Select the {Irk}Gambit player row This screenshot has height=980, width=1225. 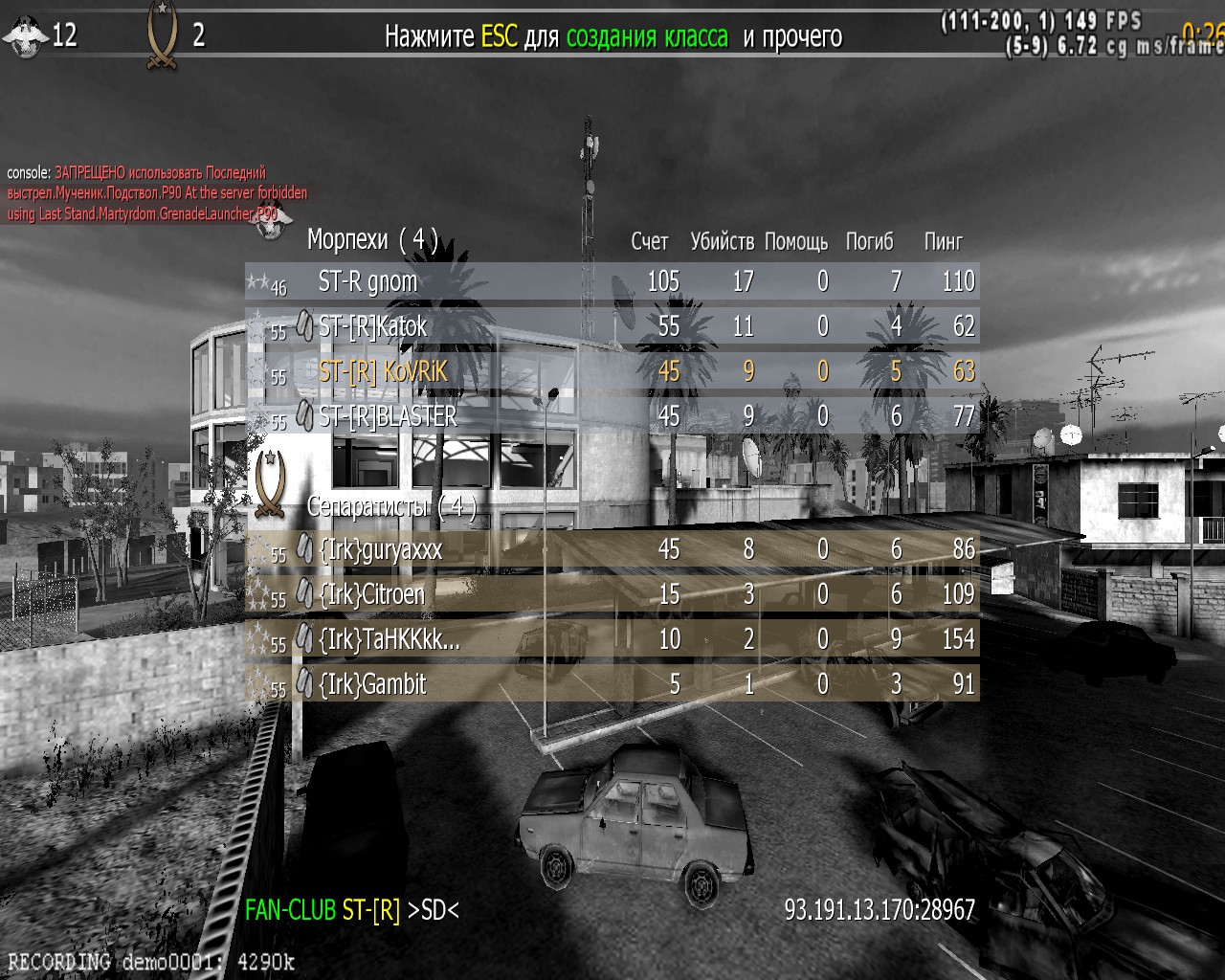(612, 684)
